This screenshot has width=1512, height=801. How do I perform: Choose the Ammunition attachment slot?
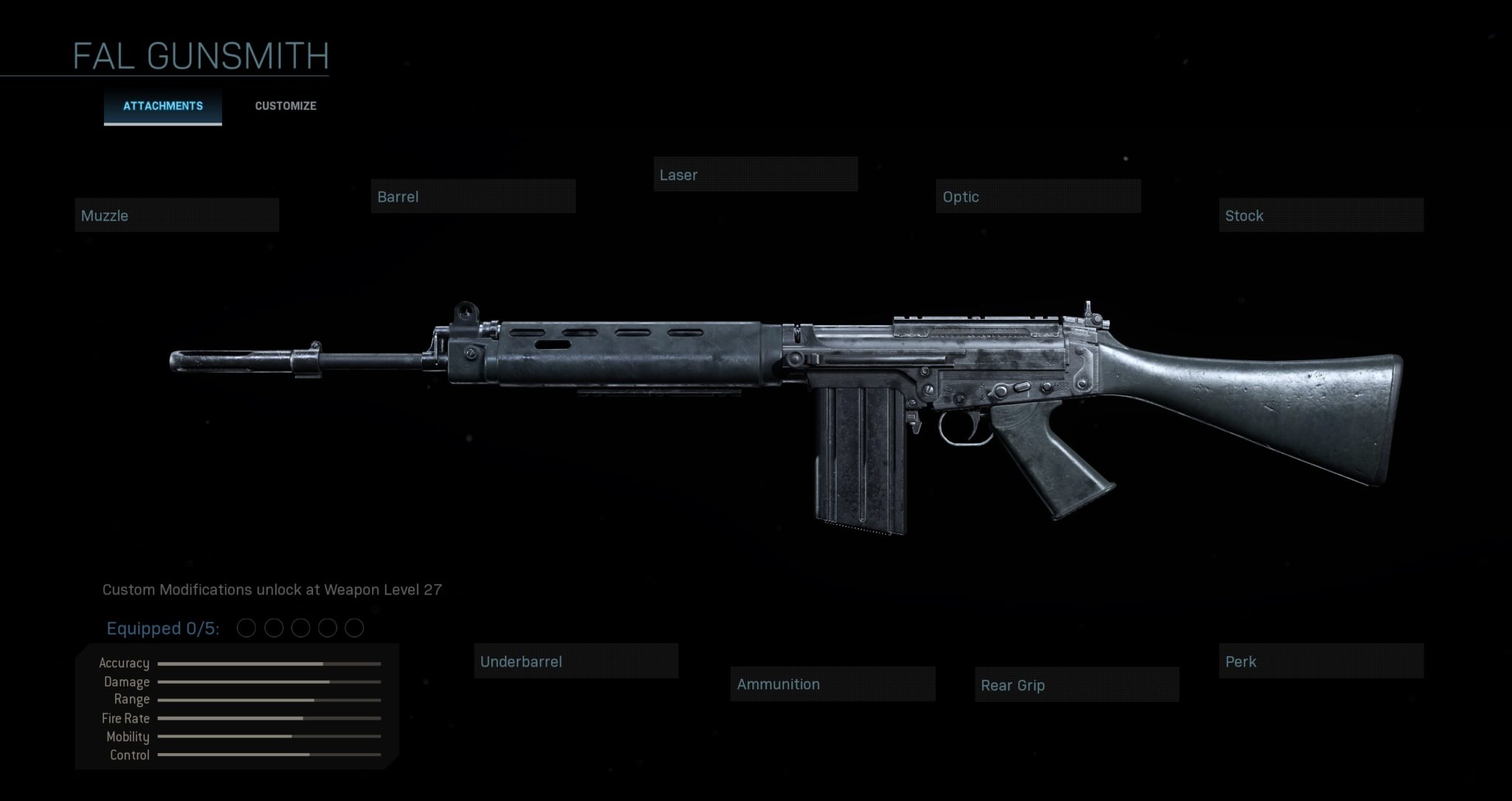coord(833,684)
